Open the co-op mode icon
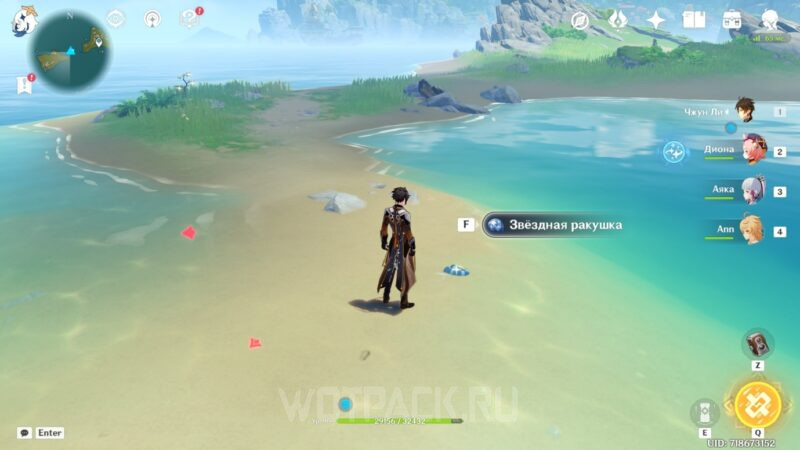 [771, 20]
